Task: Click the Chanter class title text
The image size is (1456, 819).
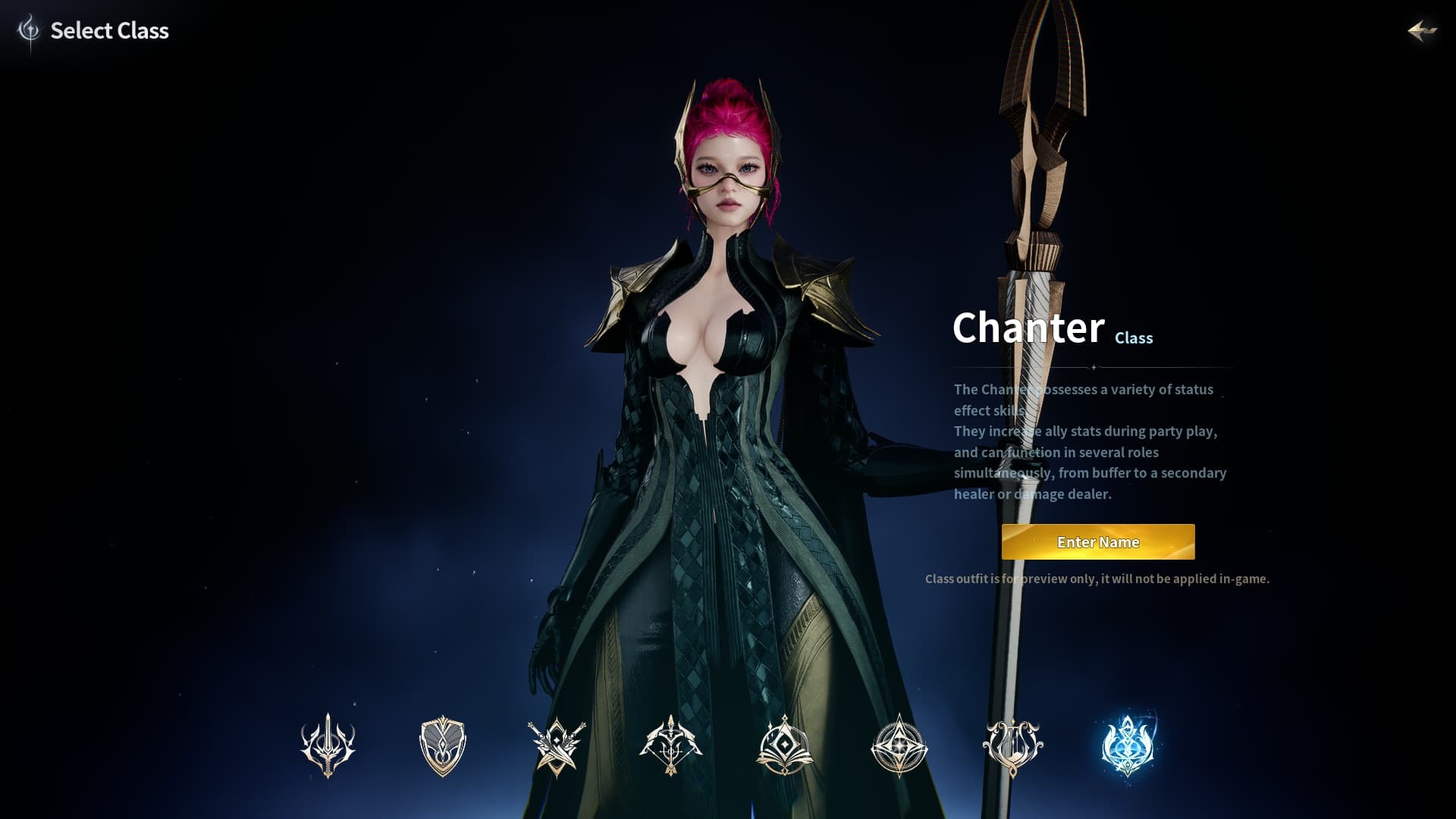Action: coord(1029,328)
